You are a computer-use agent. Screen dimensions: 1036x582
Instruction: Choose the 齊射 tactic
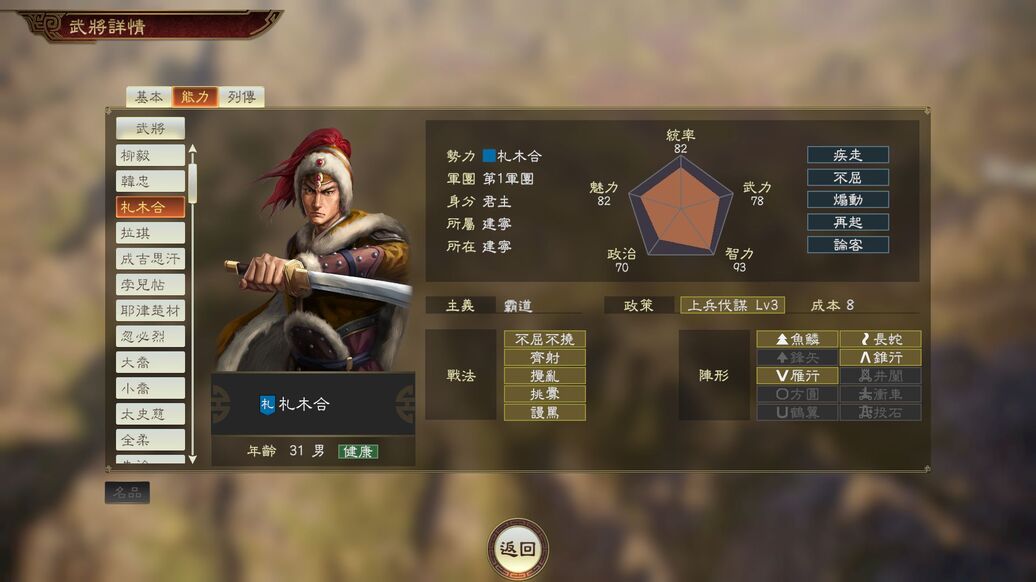click(545, 358)
